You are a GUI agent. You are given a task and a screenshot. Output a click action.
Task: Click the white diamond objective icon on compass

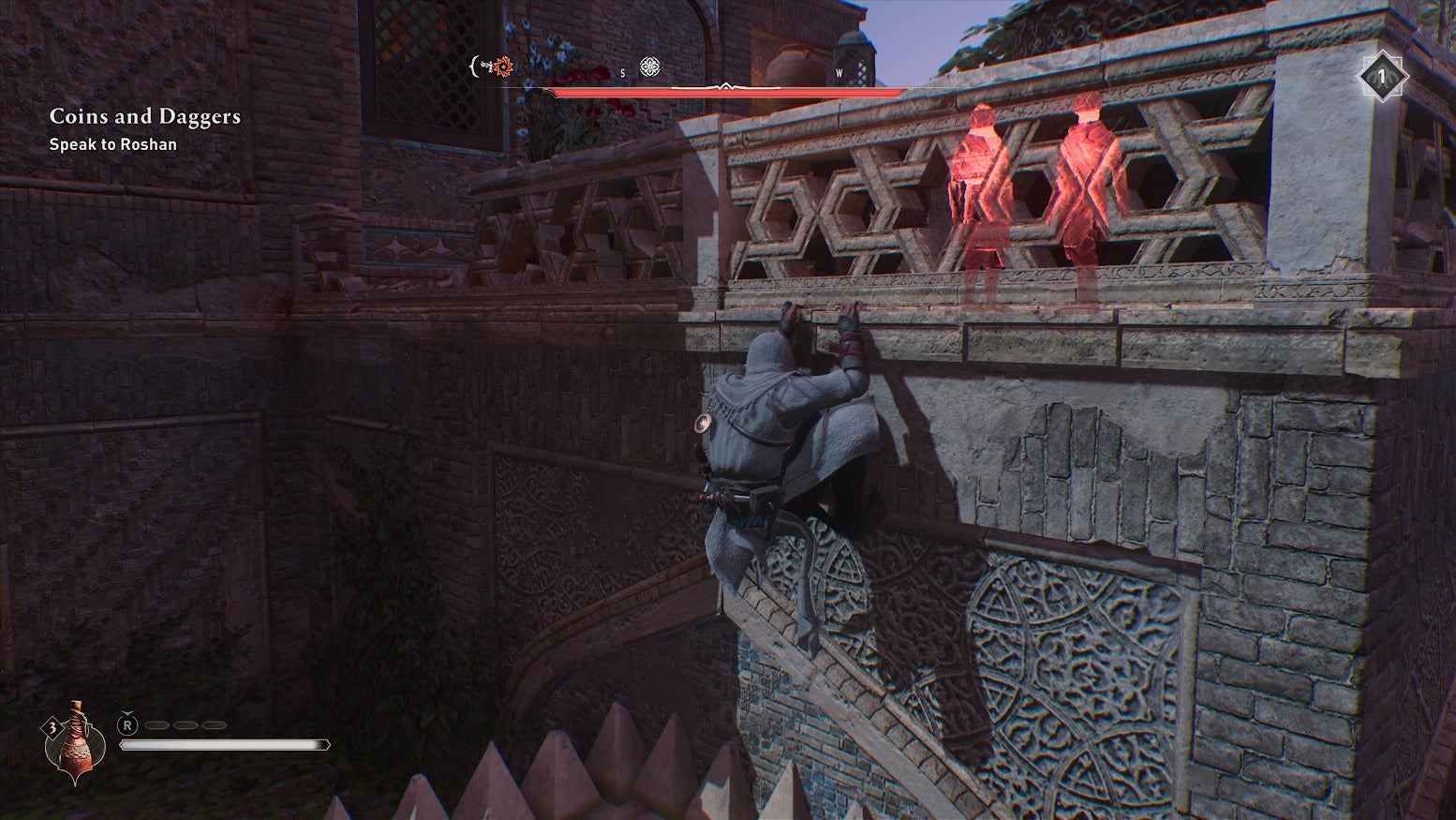649,68
